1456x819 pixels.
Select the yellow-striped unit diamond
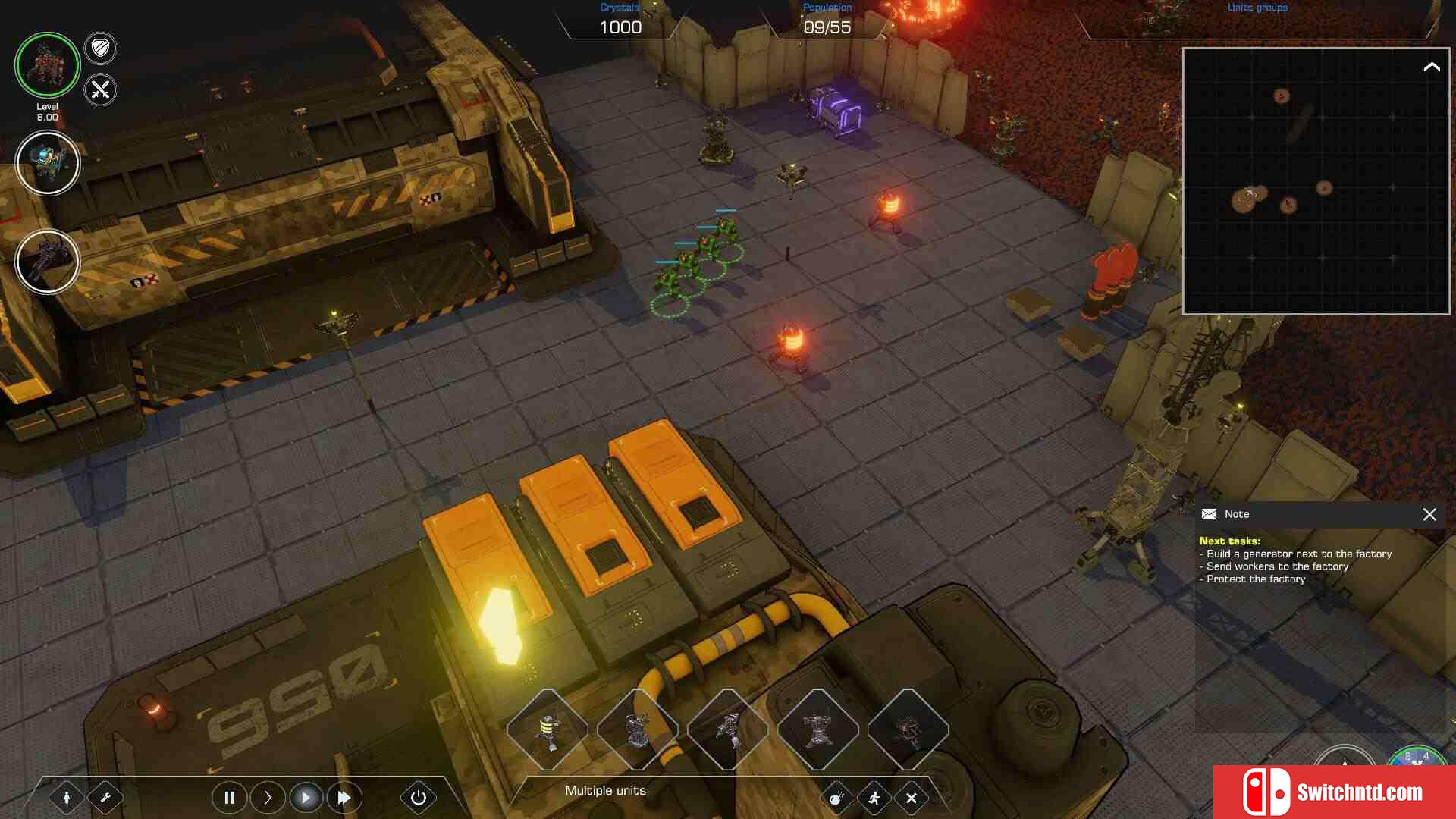(547, 730)
